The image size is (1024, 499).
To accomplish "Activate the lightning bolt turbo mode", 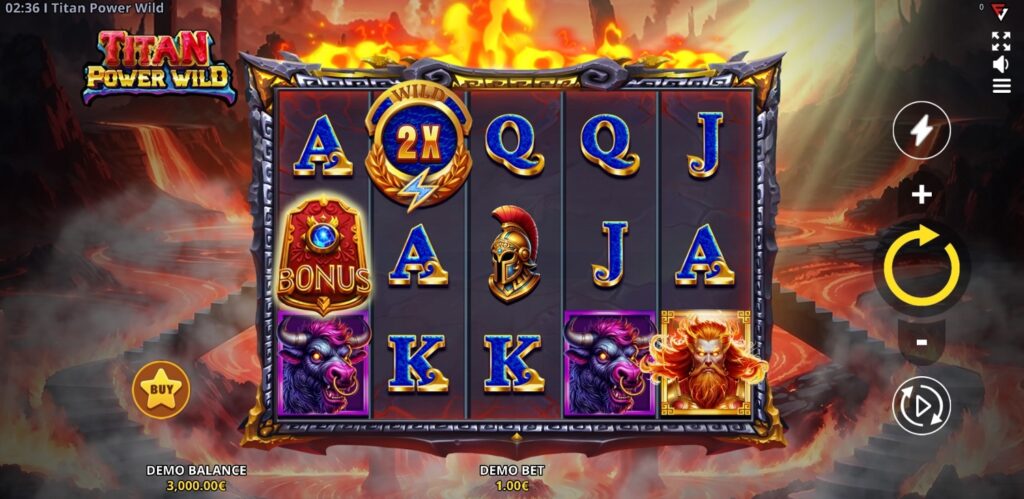I will [x=921, y=130].
